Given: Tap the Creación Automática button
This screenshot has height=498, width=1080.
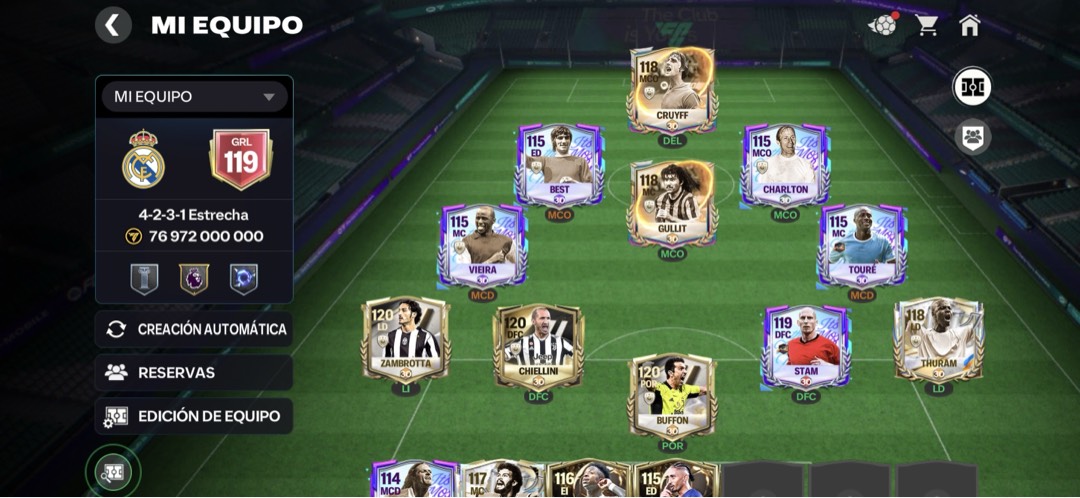Looking at the screenshot, I should [x=195, y=329].
